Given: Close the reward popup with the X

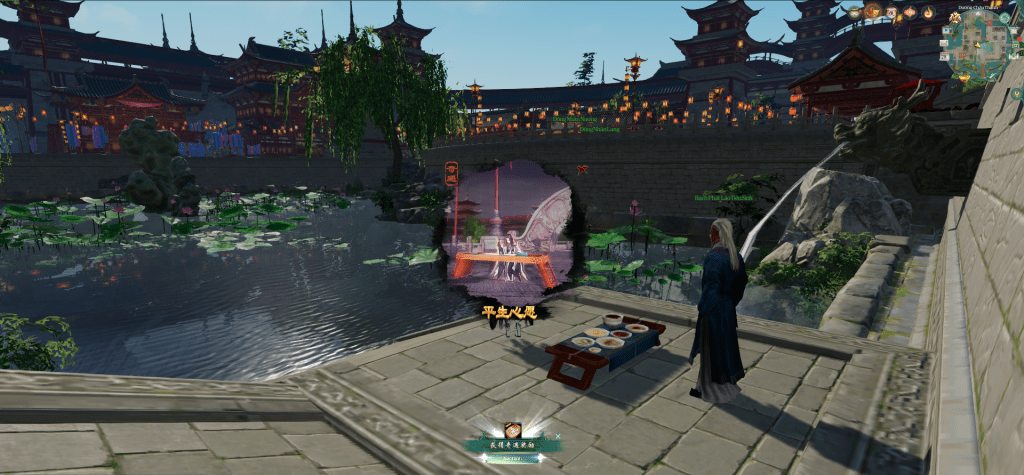Looking at the screenshot, I should [558, 436].
